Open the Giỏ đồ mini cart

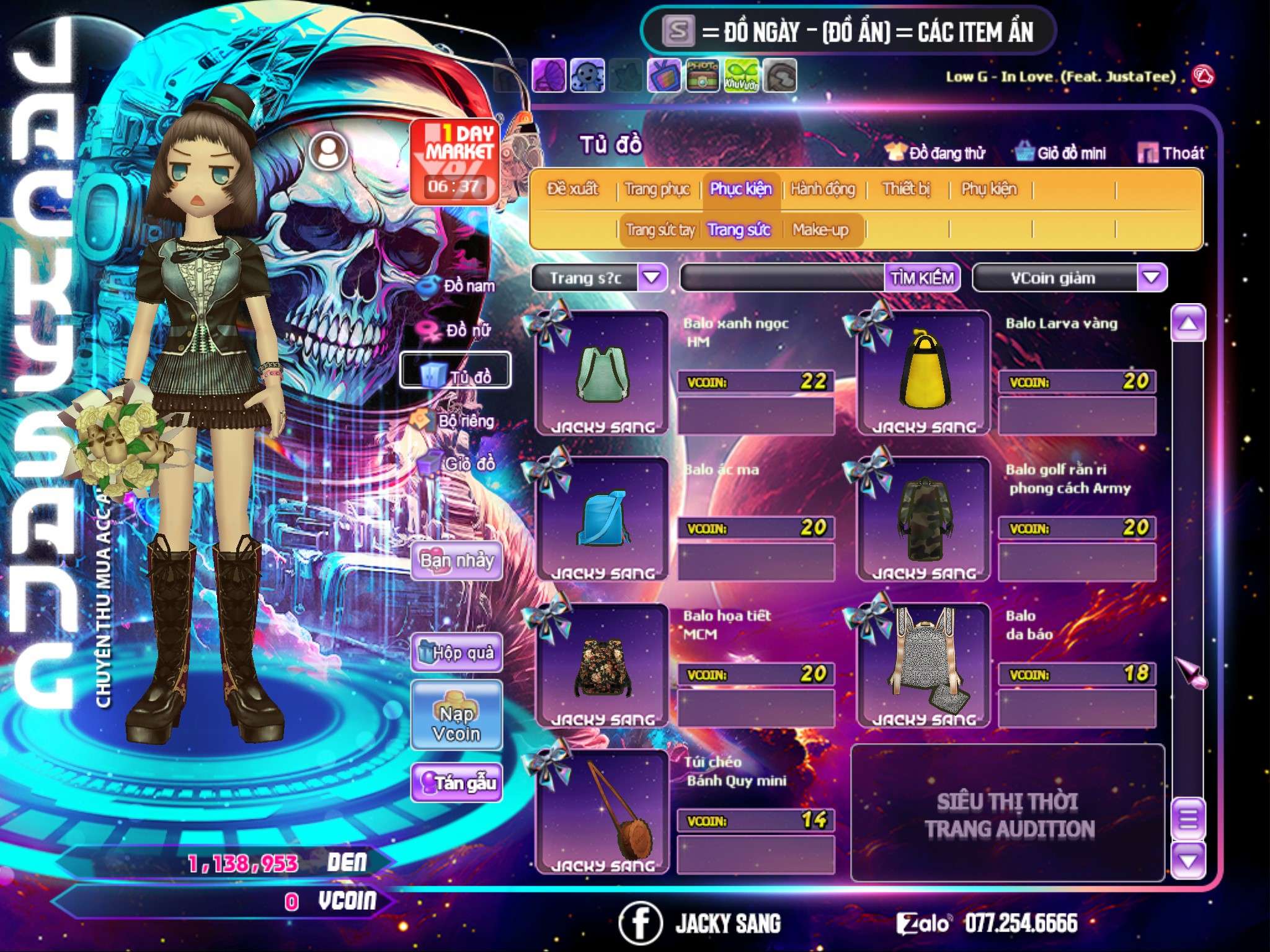coord(1060,153)
